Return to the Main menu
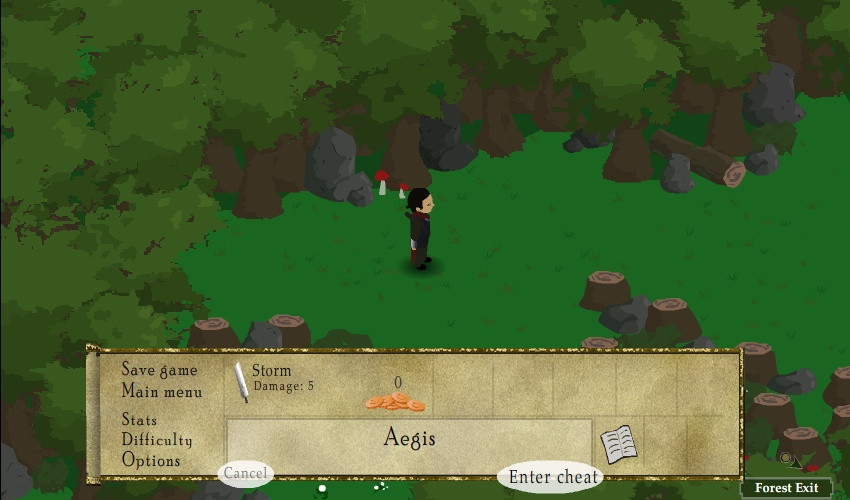Viewport: 850px width, 500px height. pos(162,392)
